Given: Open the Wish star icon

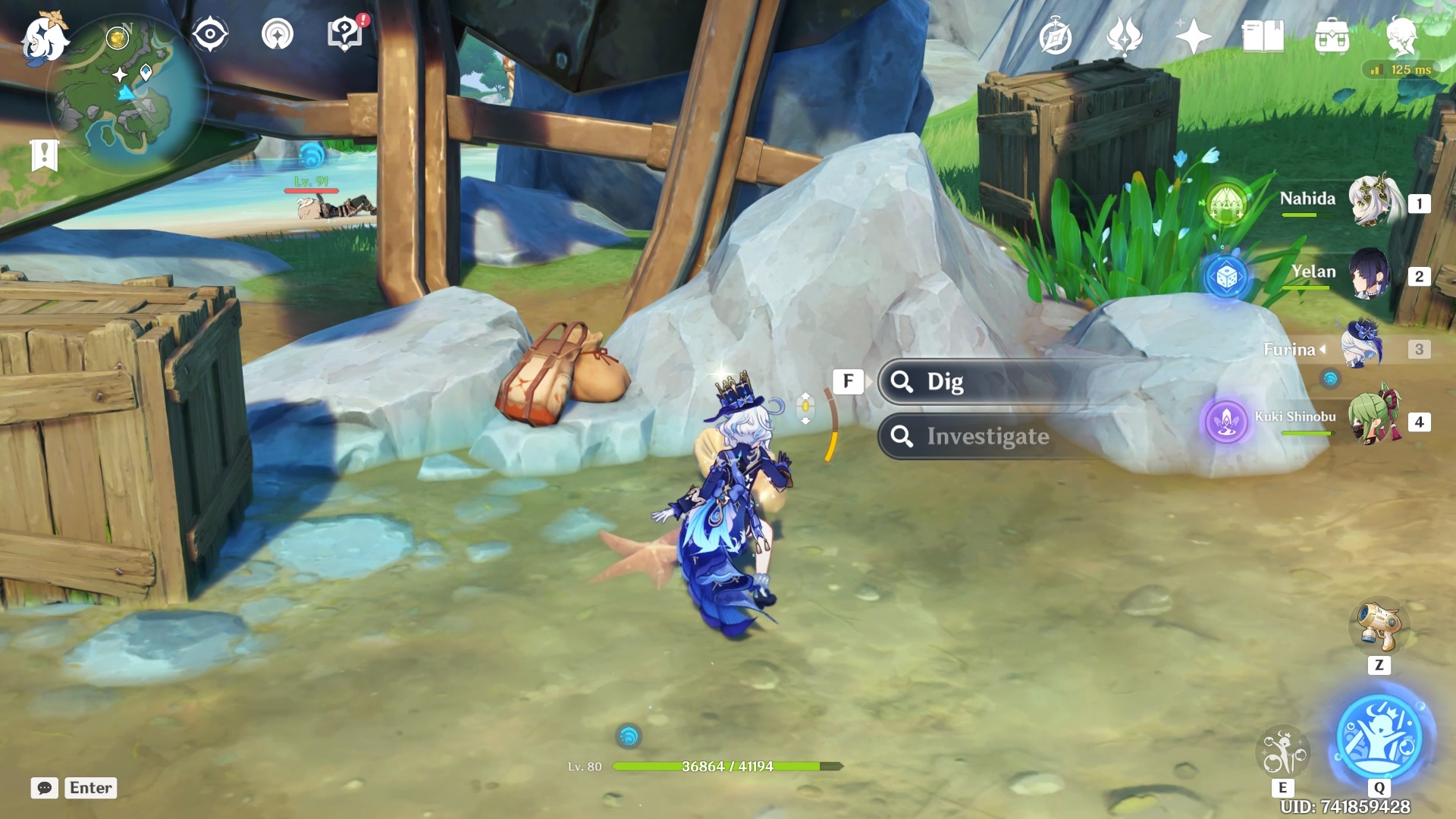Looking at the screenshot, I should (1193, 36).
